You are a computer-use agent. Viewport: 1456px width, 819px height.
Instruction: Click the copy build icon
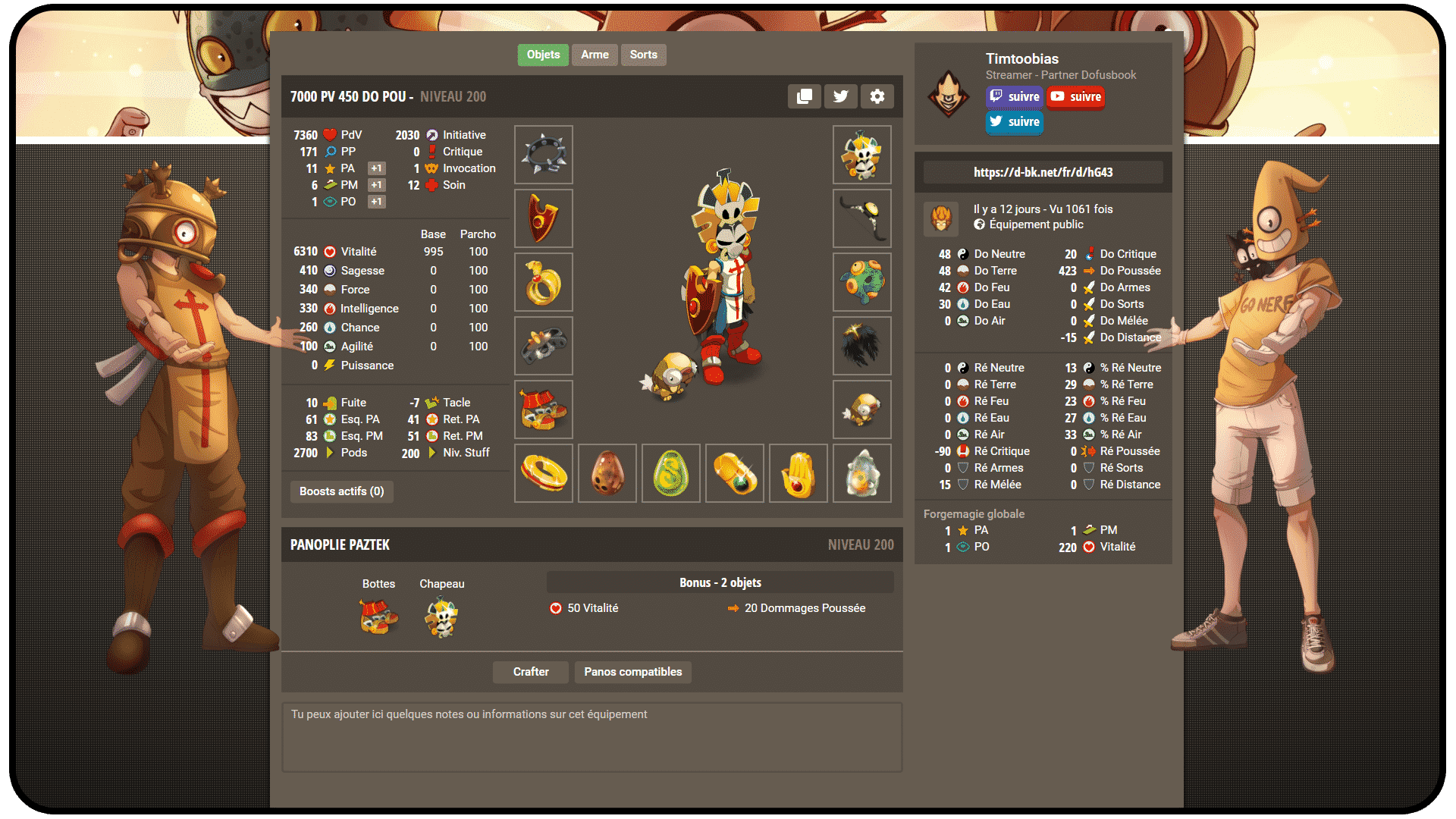(804, 96)
